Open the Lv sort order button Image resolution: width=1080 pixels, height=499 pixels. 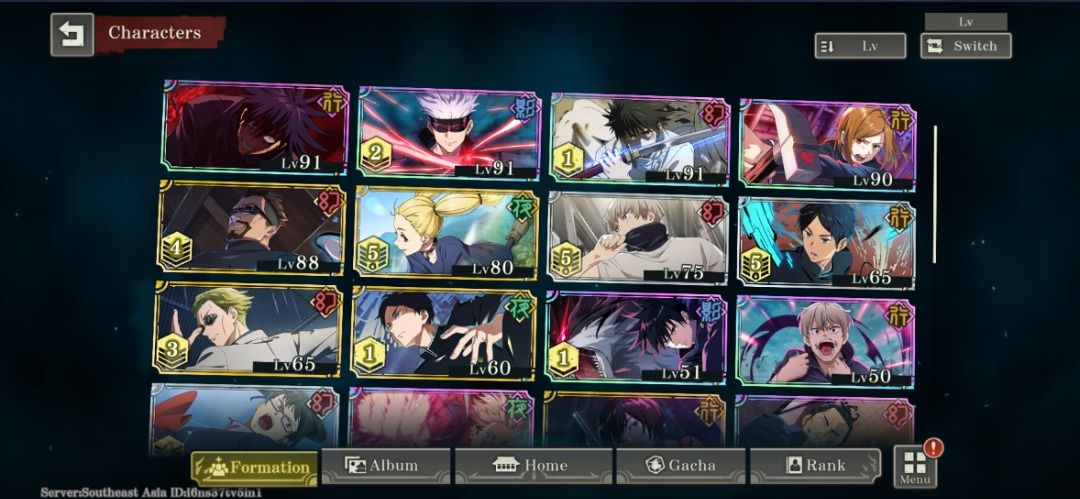(x=860, y=46)
